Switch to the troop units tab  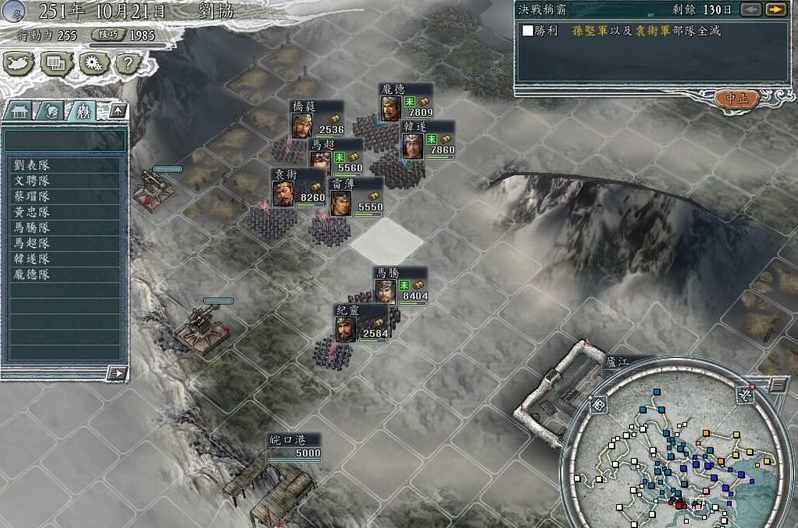84,110
